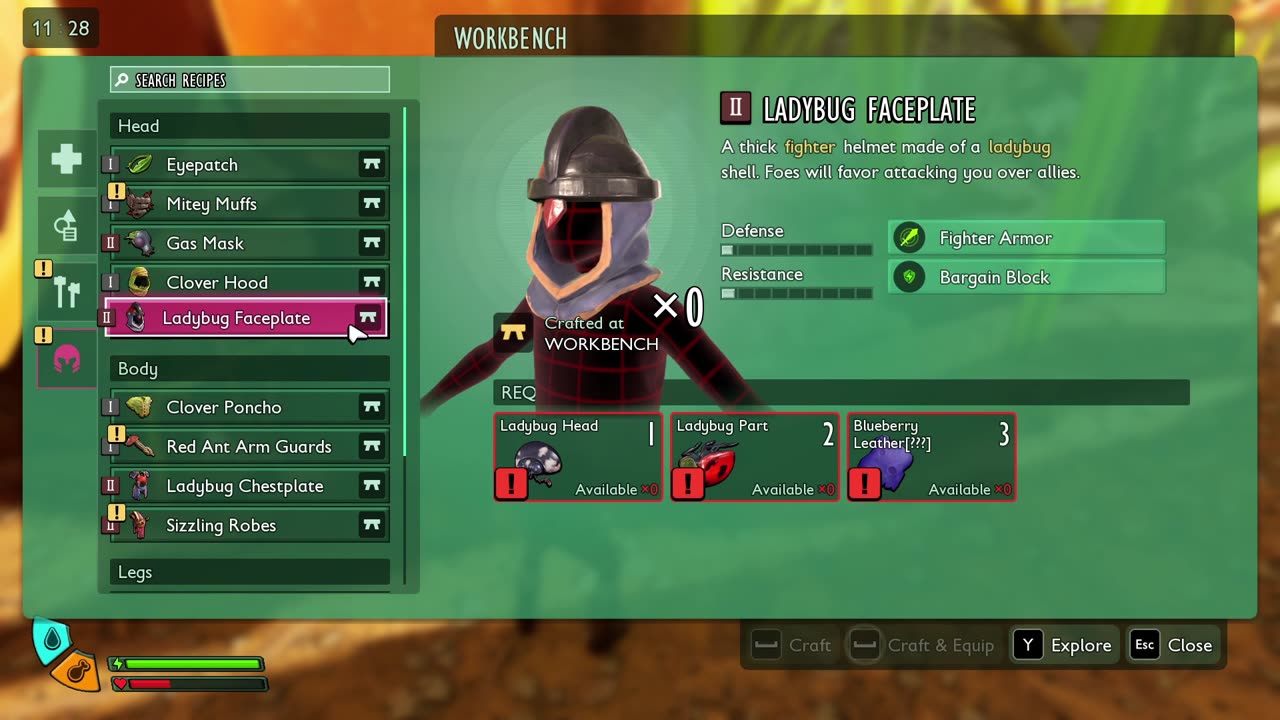The width and height of the screenshot is (1280, 720).
Task: Select the Clover Hood recipe
Action: pyautogui.click(x=246, y=282)
